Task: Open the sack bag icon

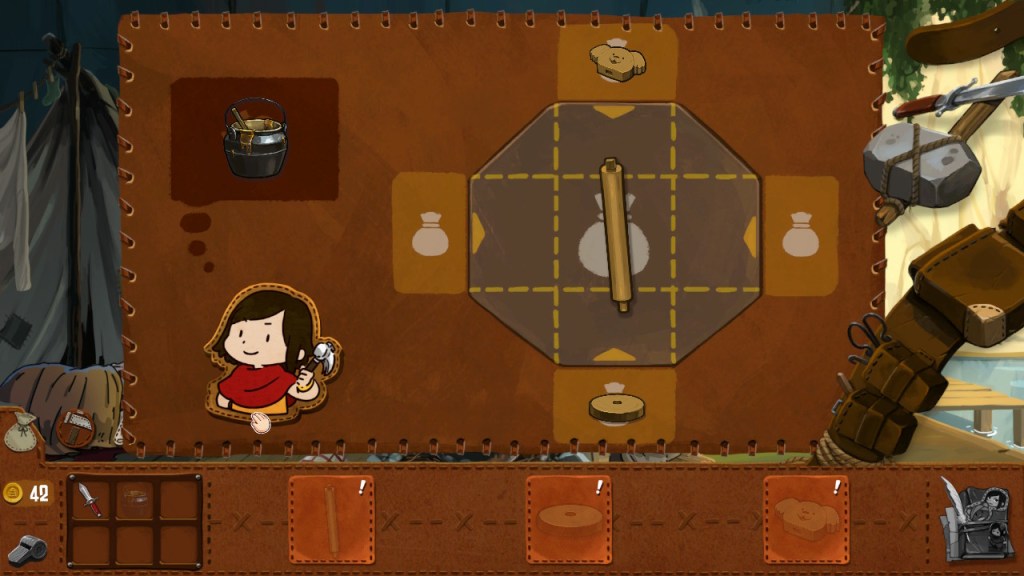Action: coord(19,431)
